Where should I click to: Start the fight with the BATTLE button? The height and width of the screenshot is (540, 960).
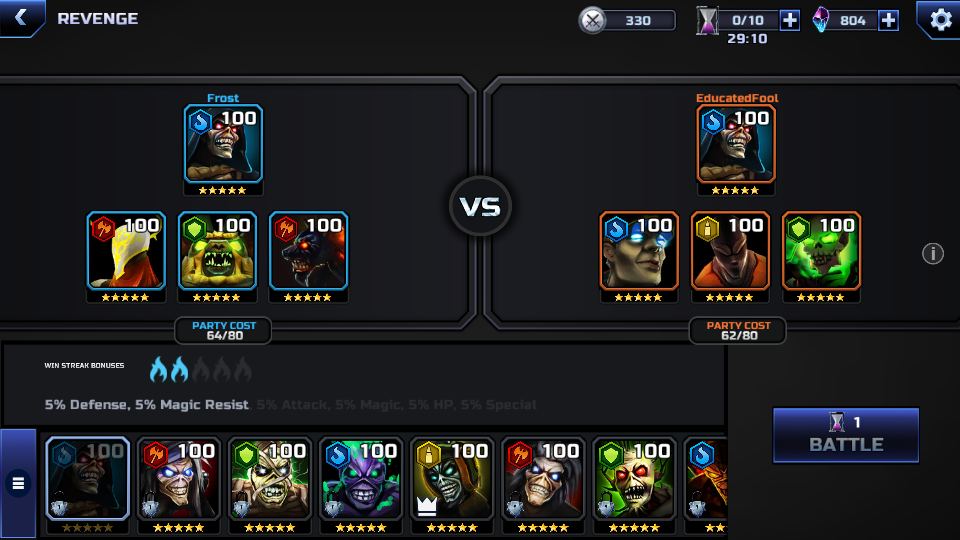pos(846,435)
